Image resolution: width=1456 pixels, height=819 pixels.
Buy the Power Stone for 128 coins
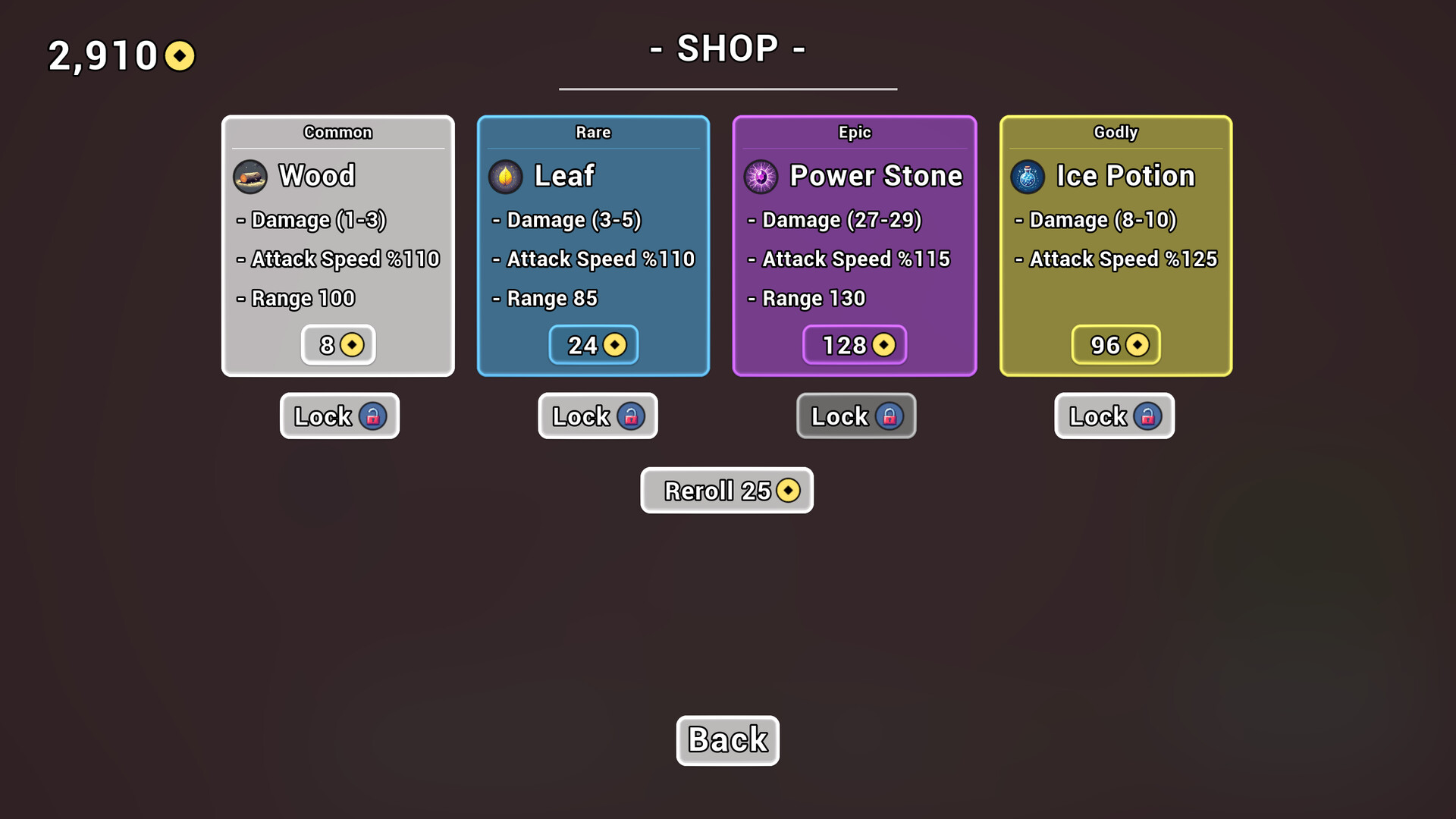[x=855, y=345]
